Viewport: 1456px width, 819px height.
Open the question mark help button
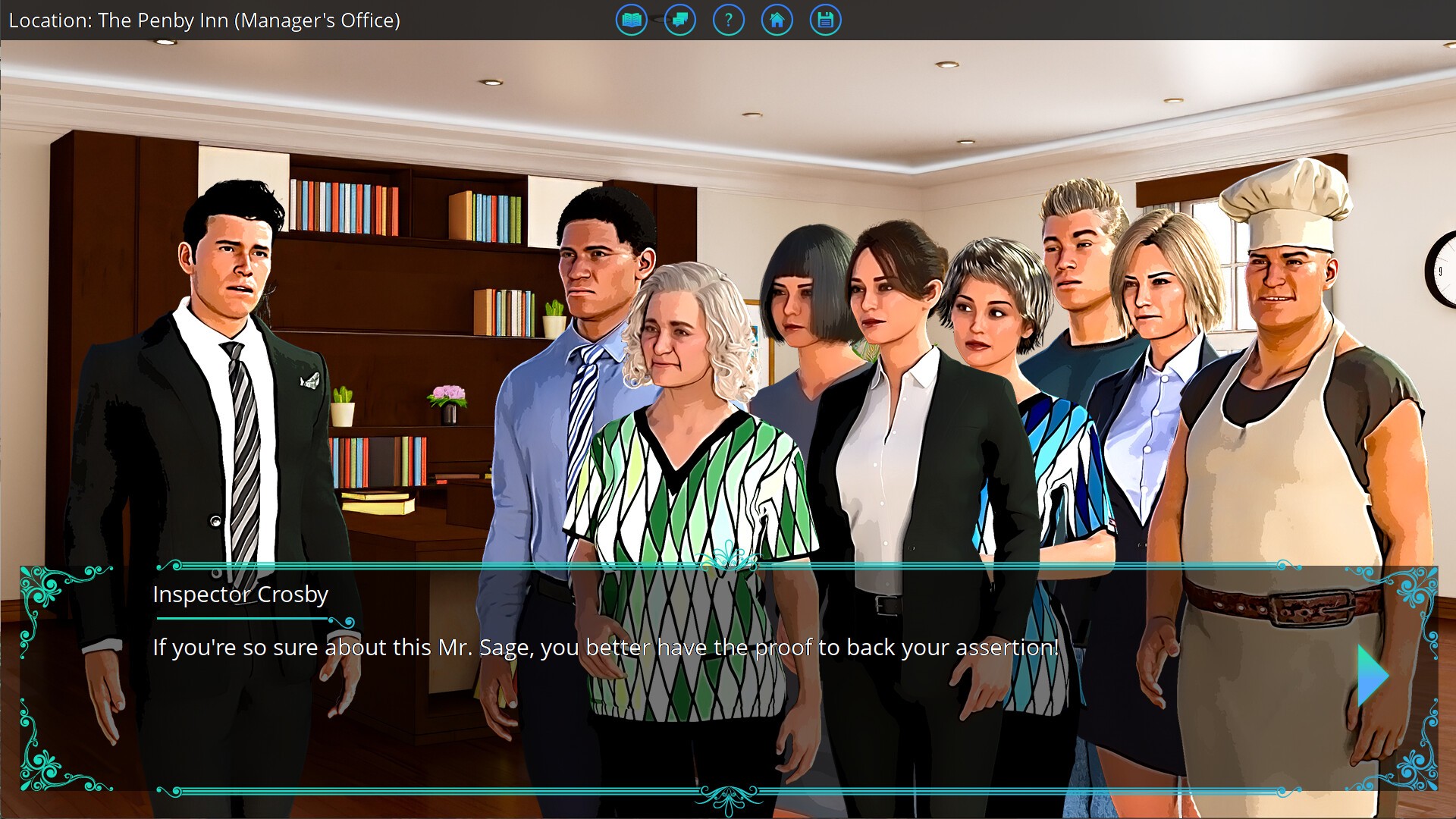point(728,20)
